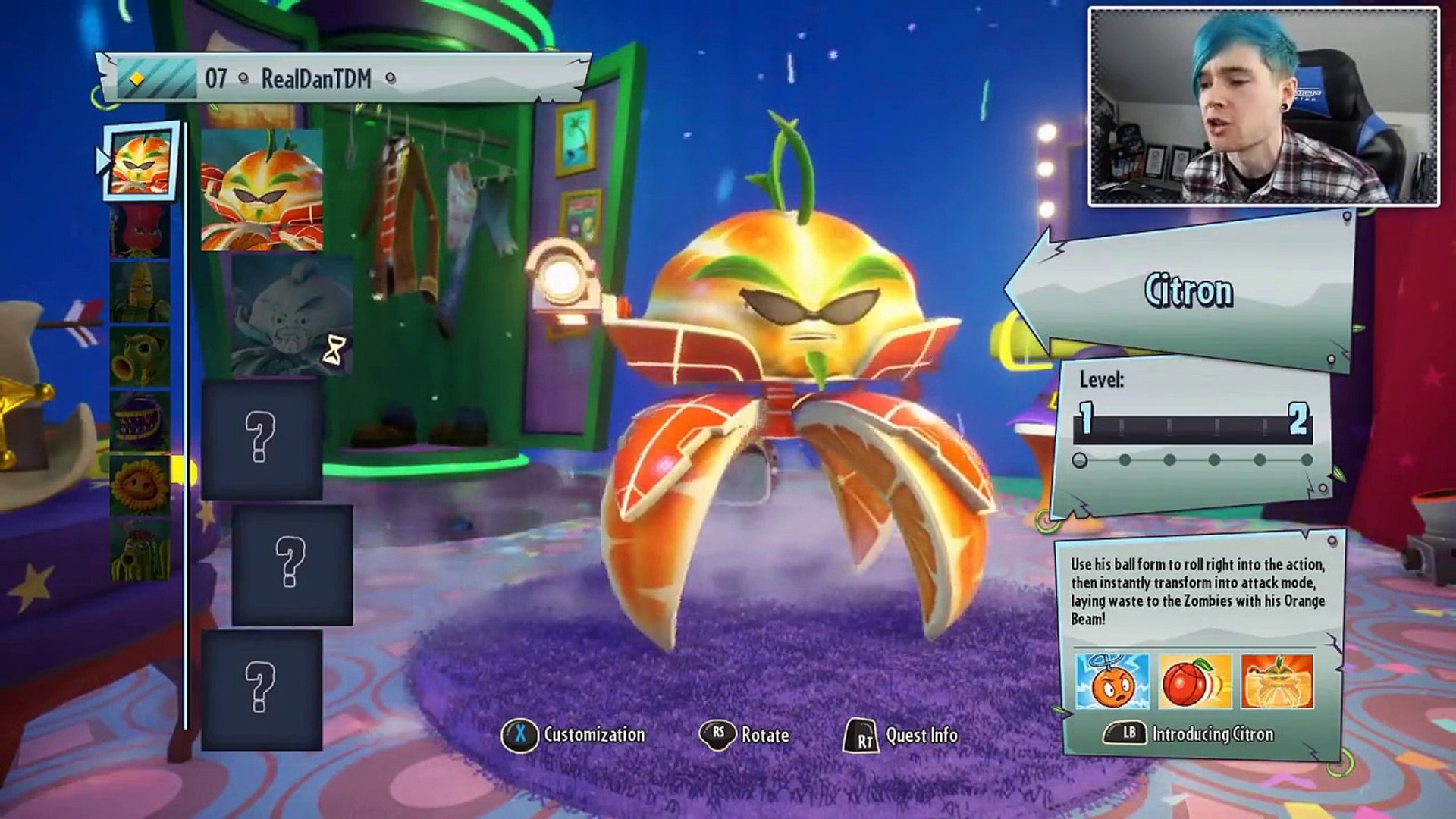The height and width of the screenshot is (819, 1456).
Task: Choose the purple Chomper class
Action: [x=140, y=422]
